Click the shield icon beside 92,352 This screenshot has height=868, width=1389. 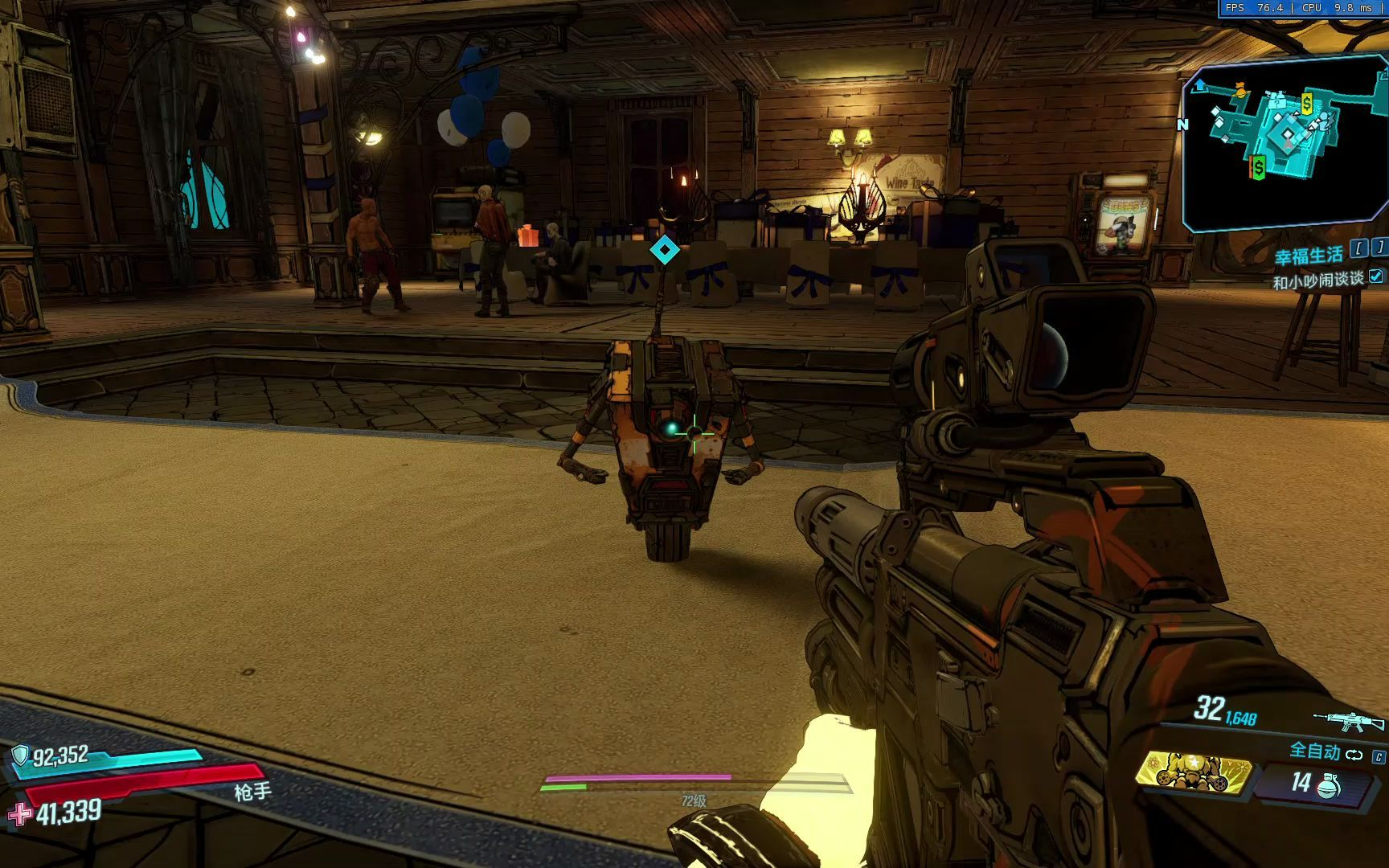tap(20, 755)
